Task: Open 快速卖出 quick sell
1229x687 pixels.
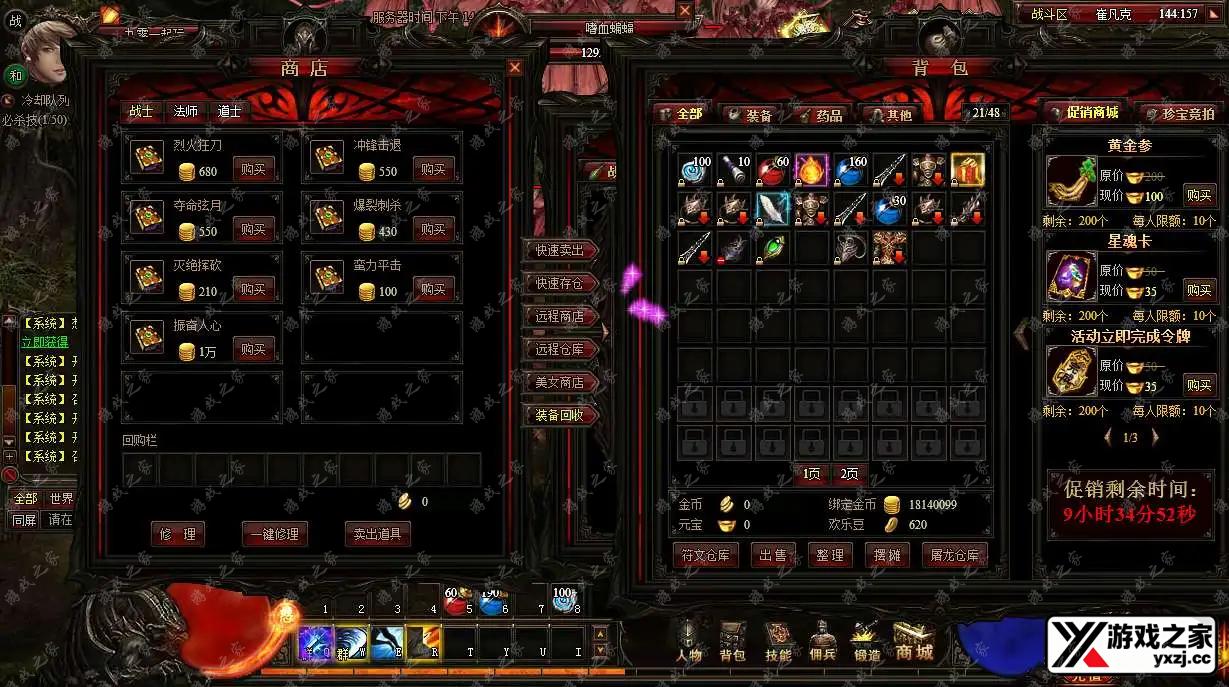Action: 560,250
